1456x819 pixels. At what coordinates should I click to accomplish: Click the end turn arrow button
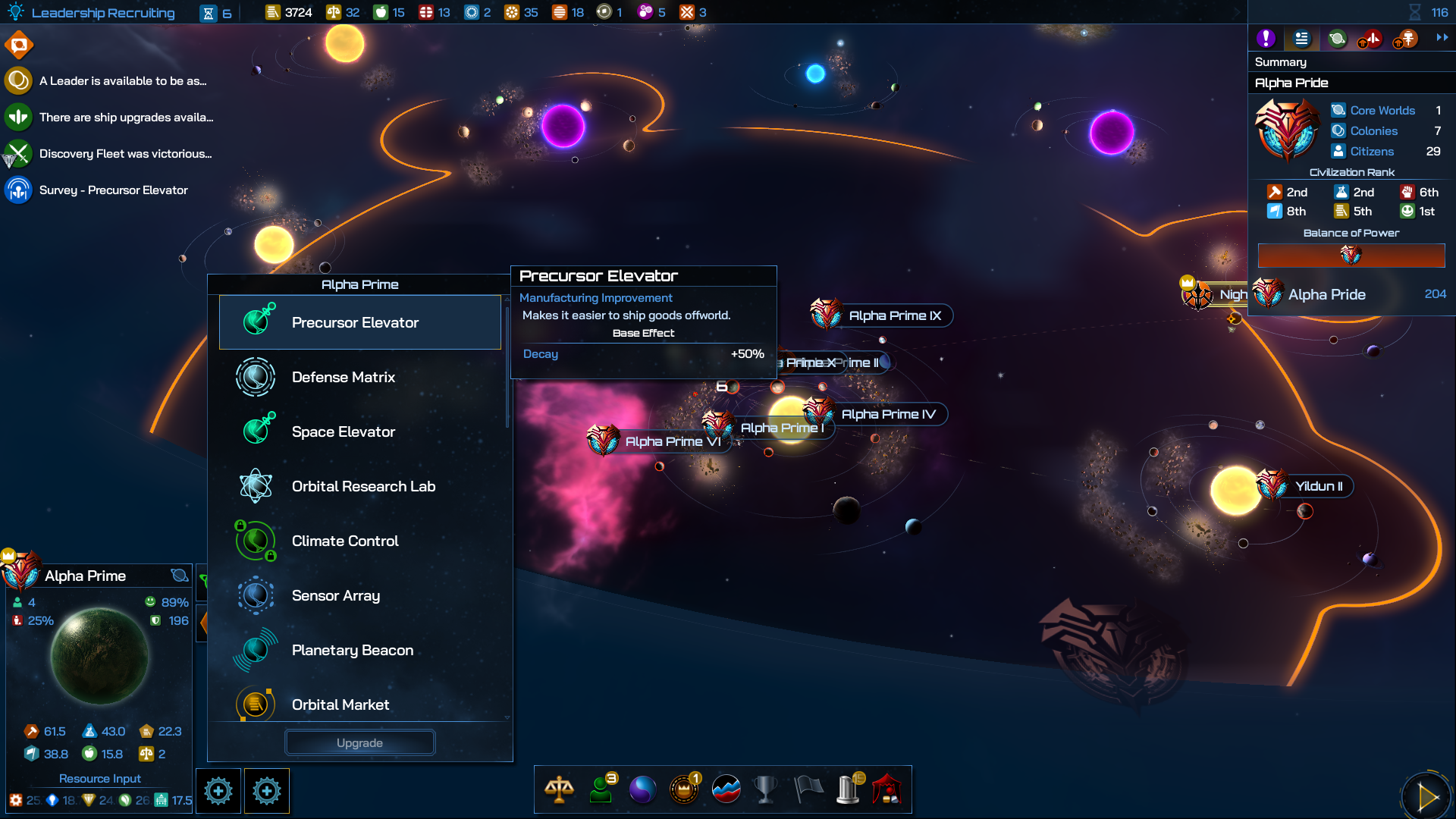tap(1427, 796)
